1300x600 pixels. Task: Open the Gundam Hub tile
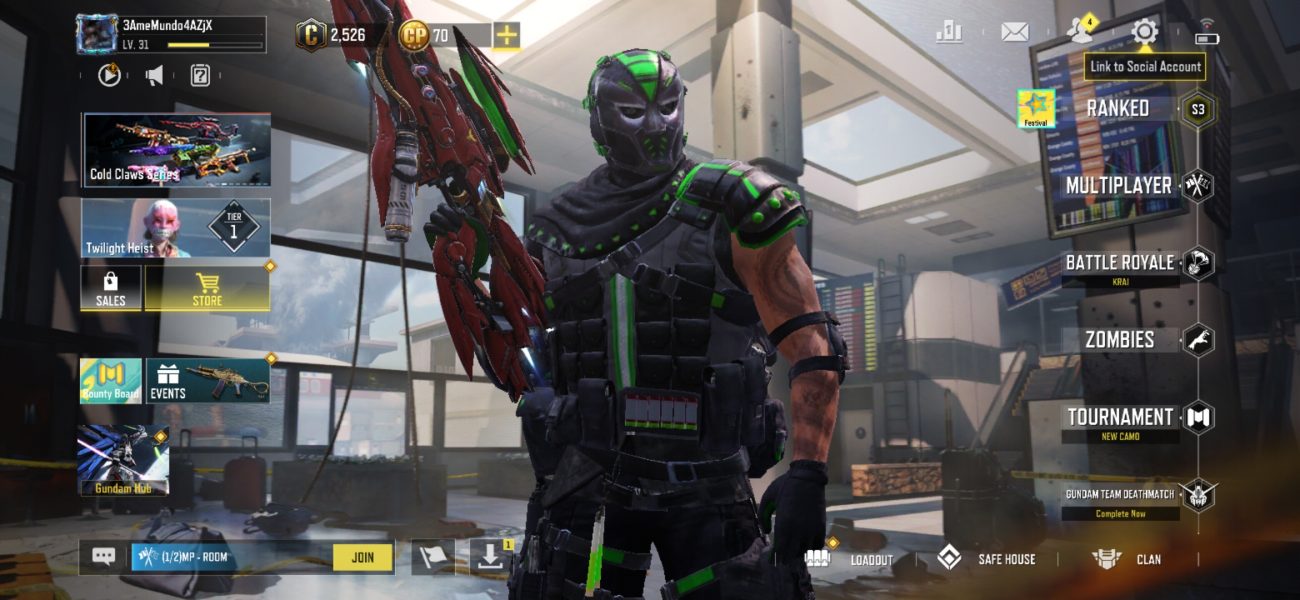123,459
